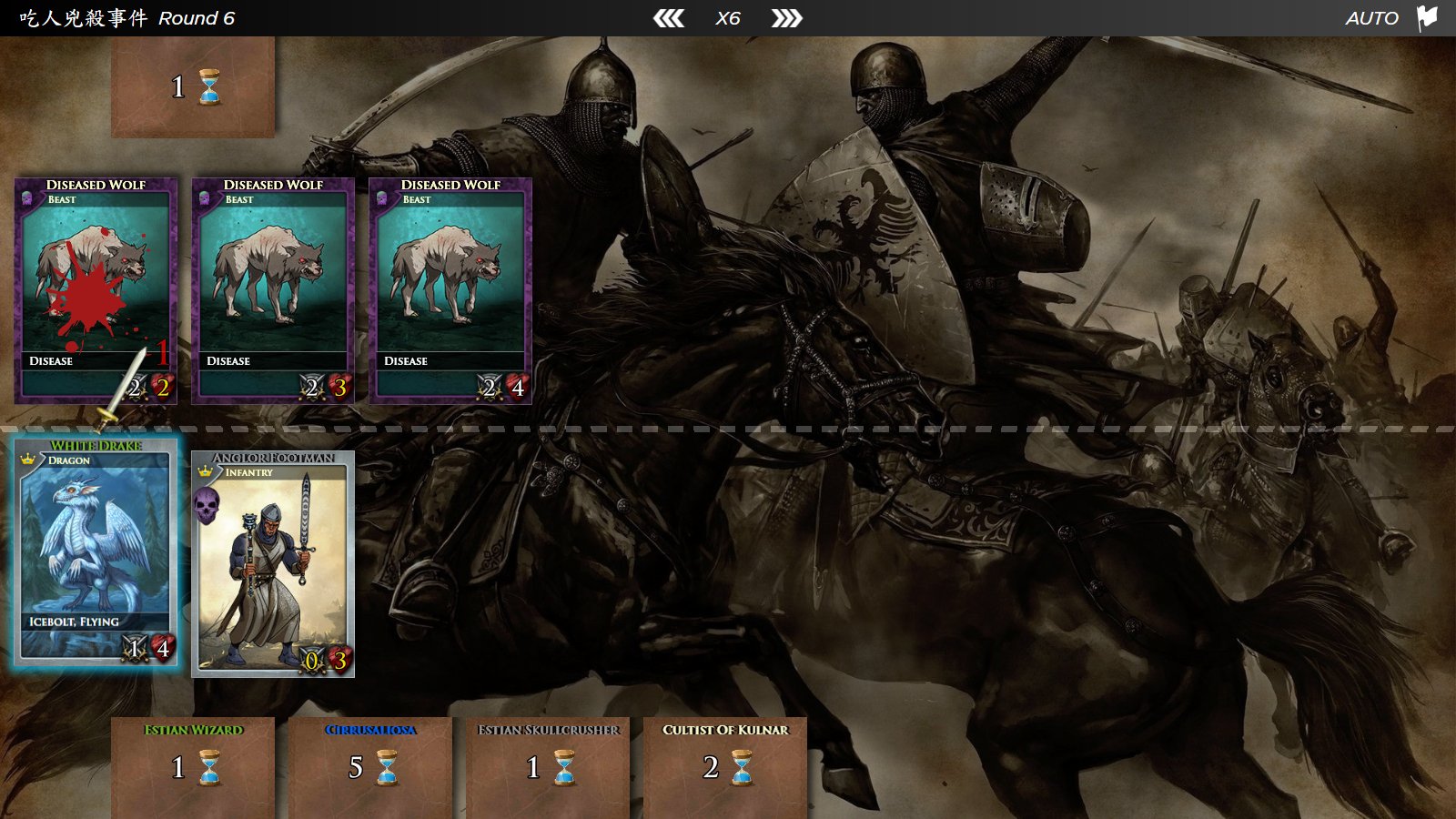The height and width of the screenshot is (819, 1456).
Task: Slow down battle speed with left arrows
Action: tap(669, 18)
